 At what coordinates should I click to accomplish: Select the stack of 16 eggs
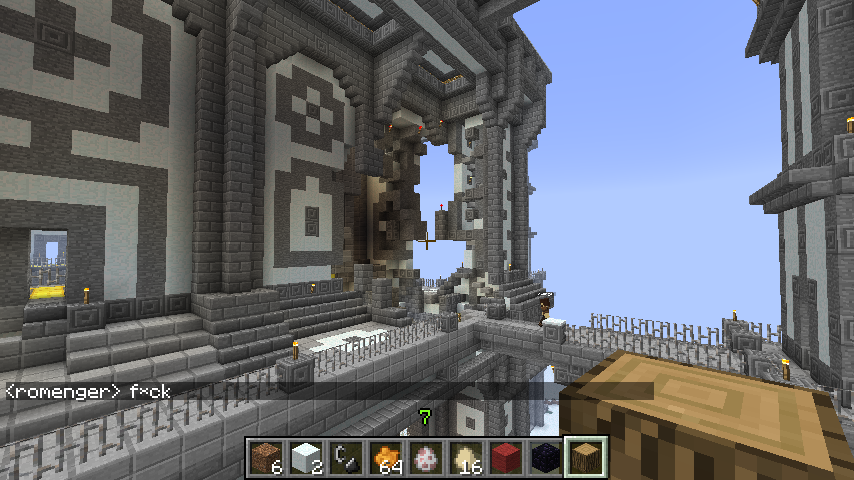point(467,458)
